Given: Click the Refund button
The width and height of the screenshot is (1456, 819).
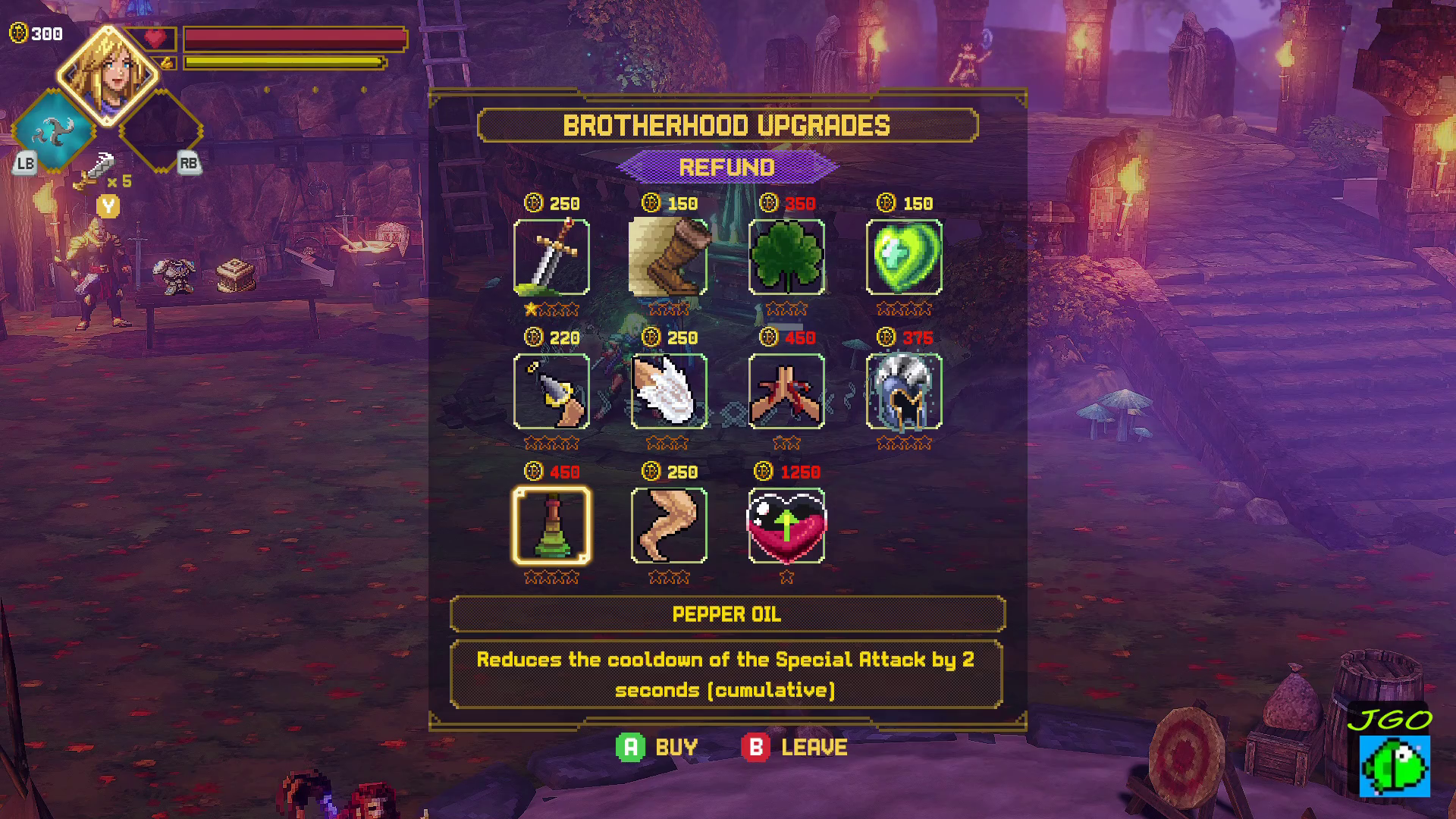Looking at the screenshot, I should coord(726,167).
